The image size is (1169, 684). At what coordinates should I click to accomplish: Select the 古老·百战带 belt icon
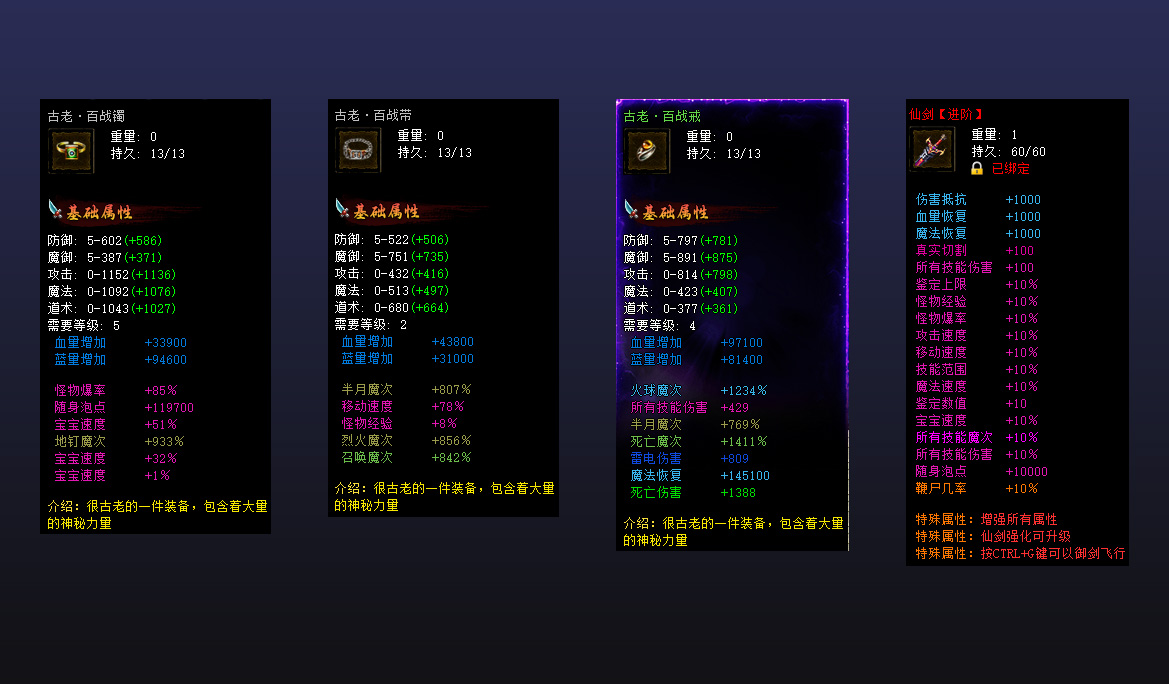tap(358, 151)
